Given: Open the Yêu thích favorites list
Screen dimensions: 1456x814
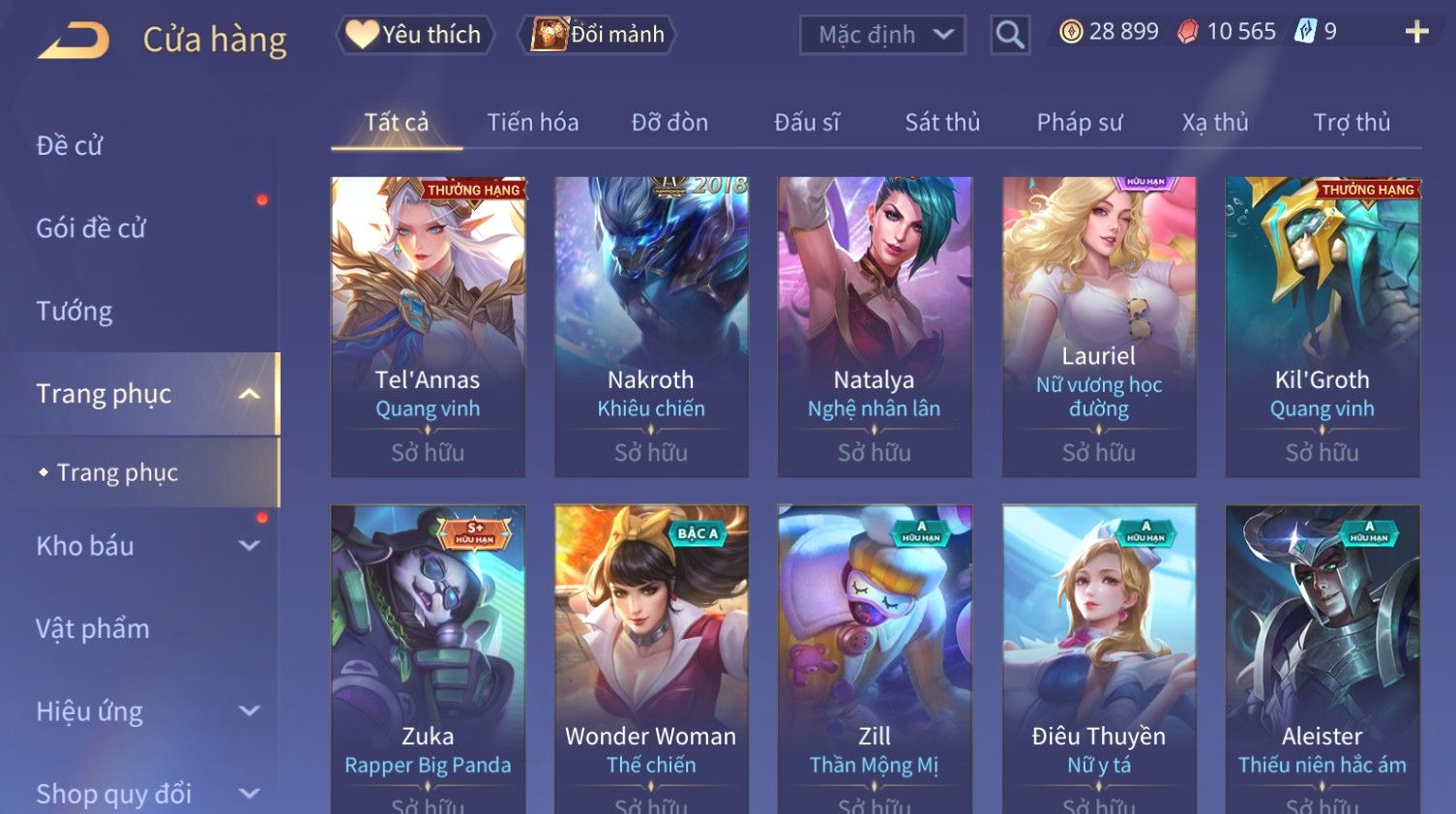Looking at the screenshot, I should coord(414,35).
